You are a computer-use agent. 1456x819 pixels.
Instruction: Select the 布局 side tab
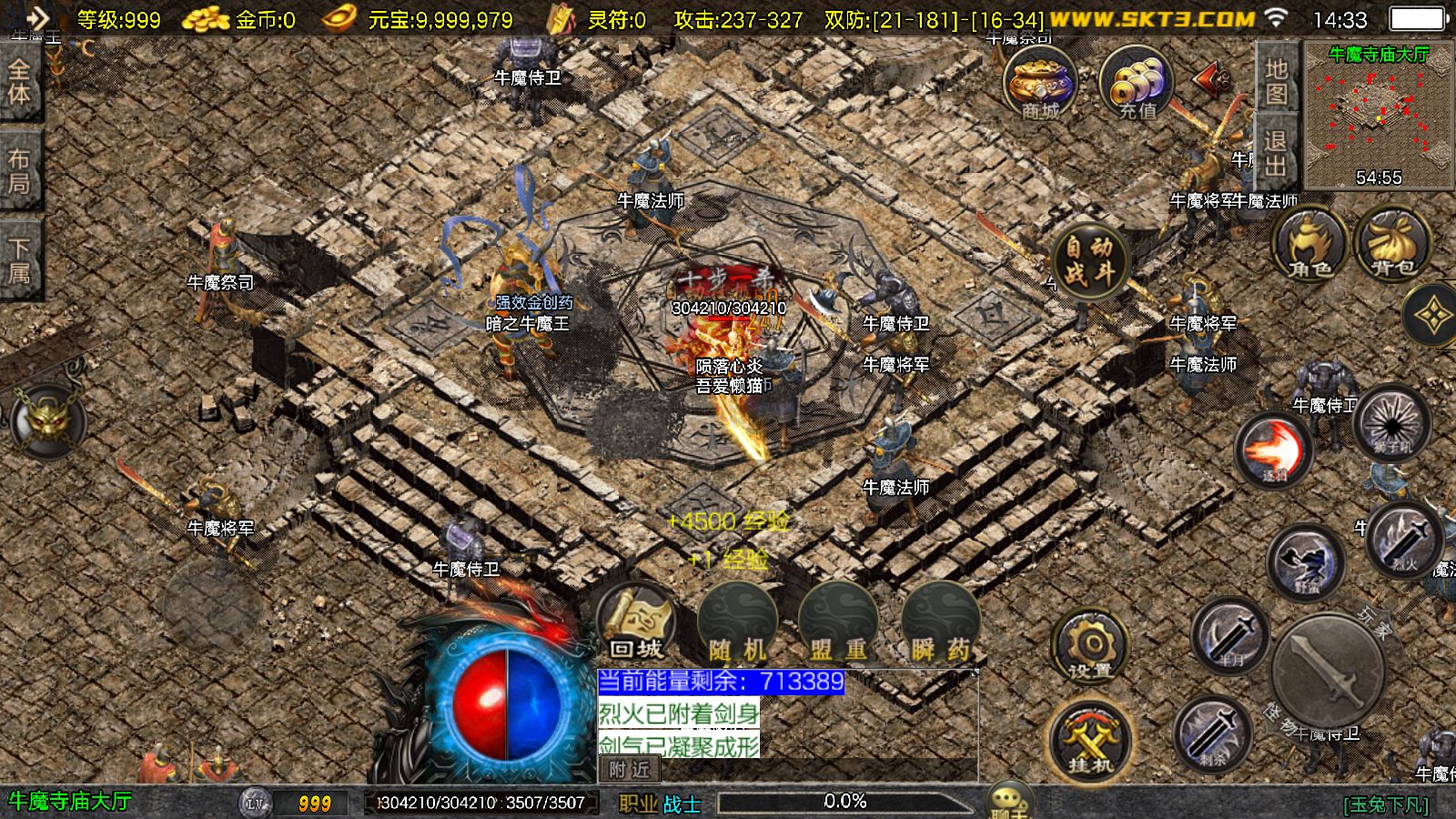coord(19,171)
